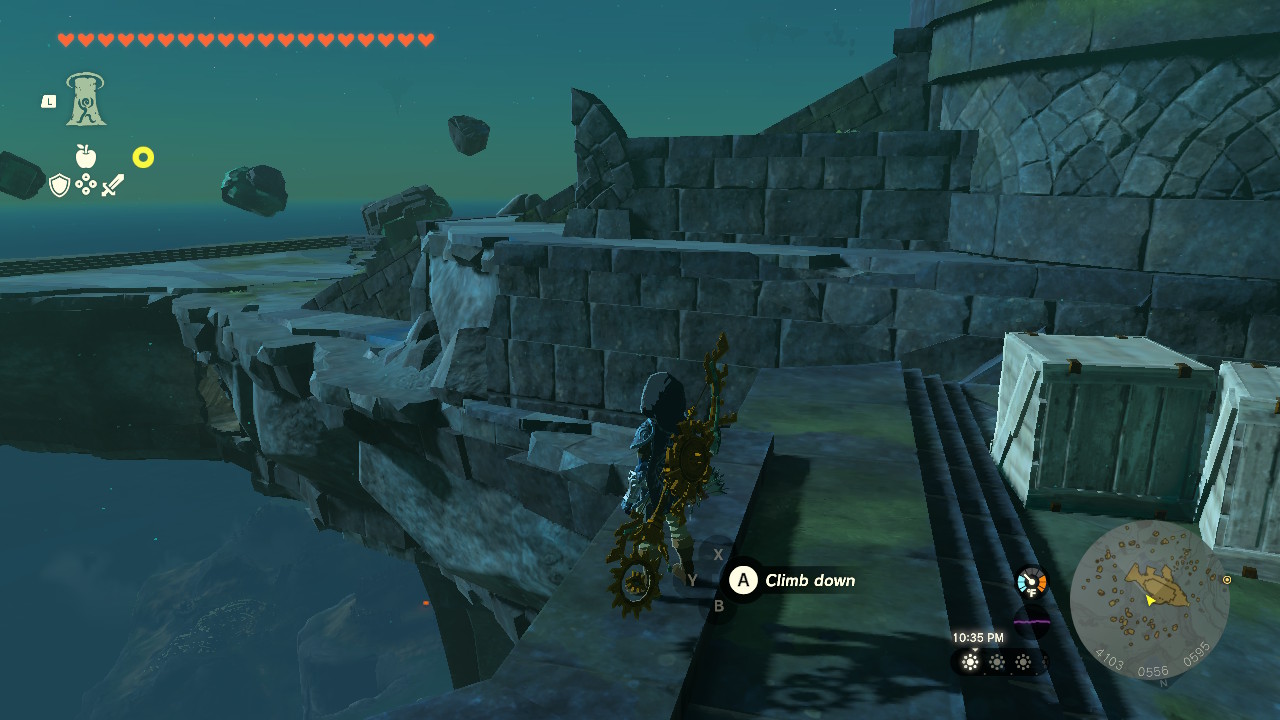Click the yellow ring item icon

143,157
